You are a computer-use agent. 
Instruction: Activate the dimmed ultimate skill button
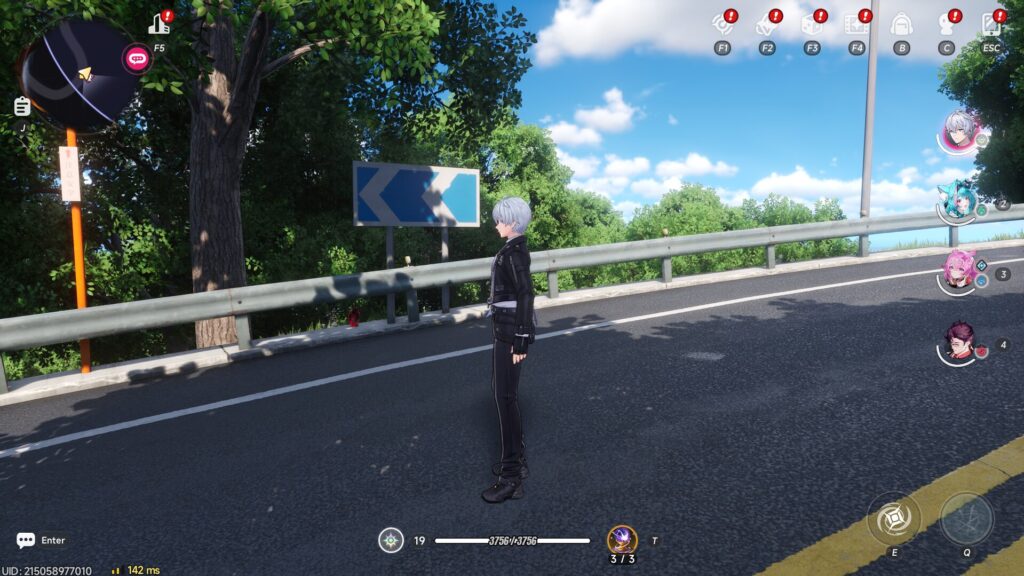point(966,519)
